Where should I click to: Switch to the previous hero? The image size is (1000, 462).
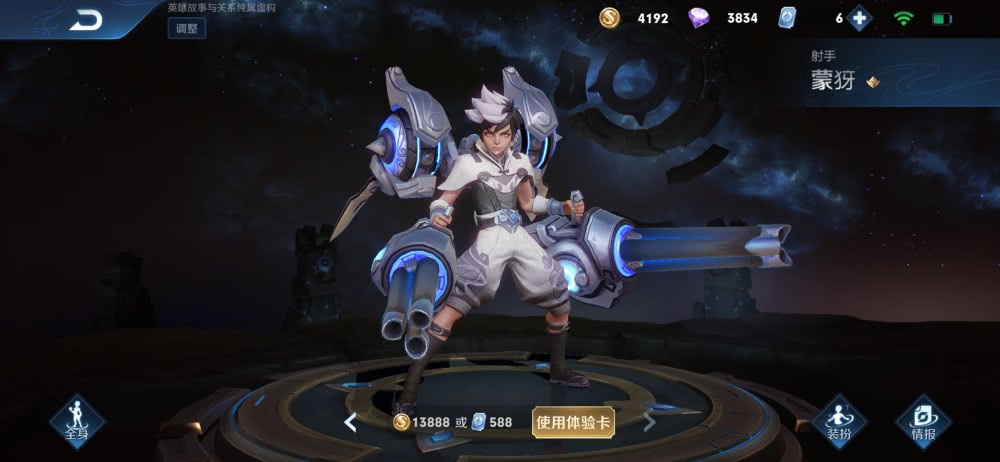click(x=350, y=422)
